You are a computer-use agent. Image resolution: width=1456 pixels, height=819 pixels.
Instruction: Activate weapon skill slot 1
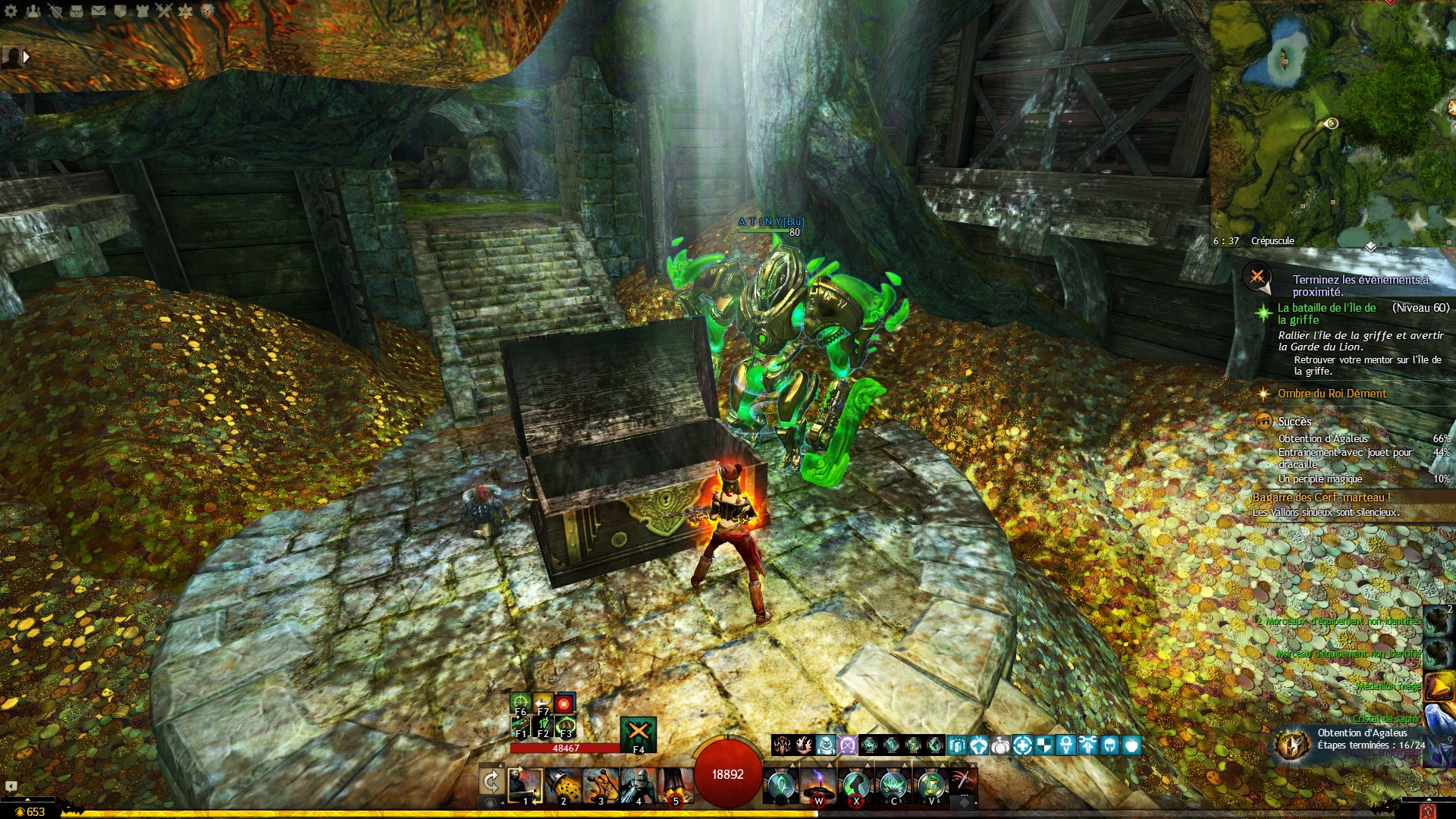(525, 786)
